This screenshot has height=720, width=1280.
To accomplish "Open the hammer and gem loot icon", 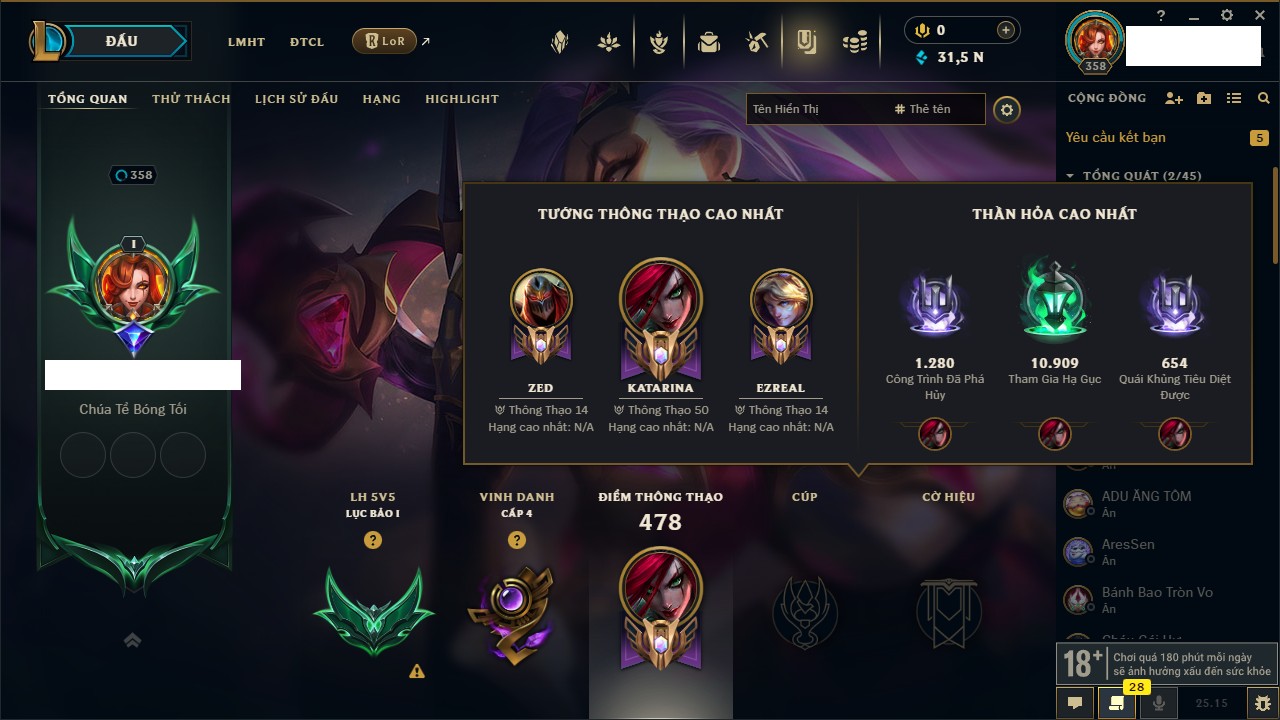I will (757, 42).
